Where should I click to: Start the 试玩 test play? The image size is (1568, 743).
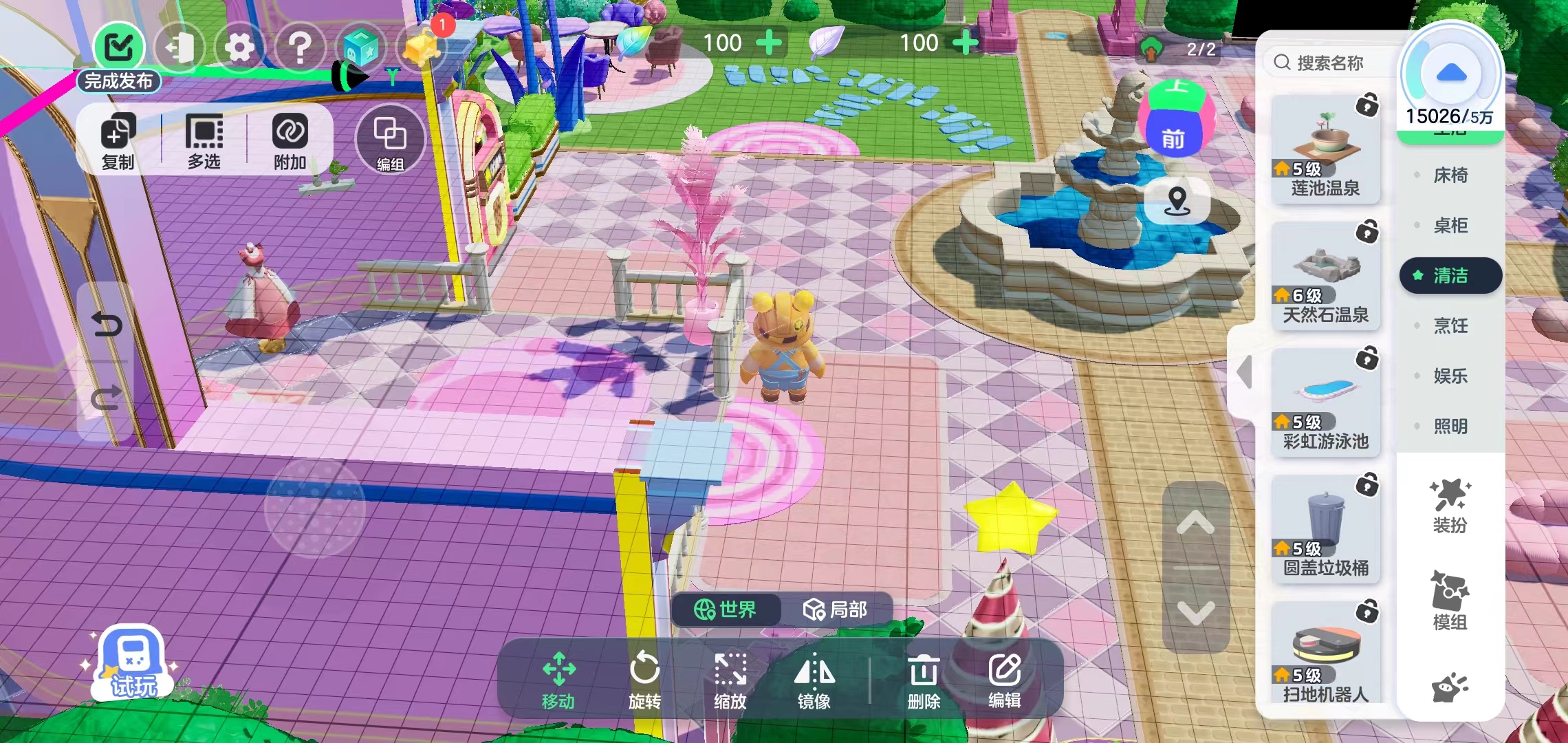[132, 664]
